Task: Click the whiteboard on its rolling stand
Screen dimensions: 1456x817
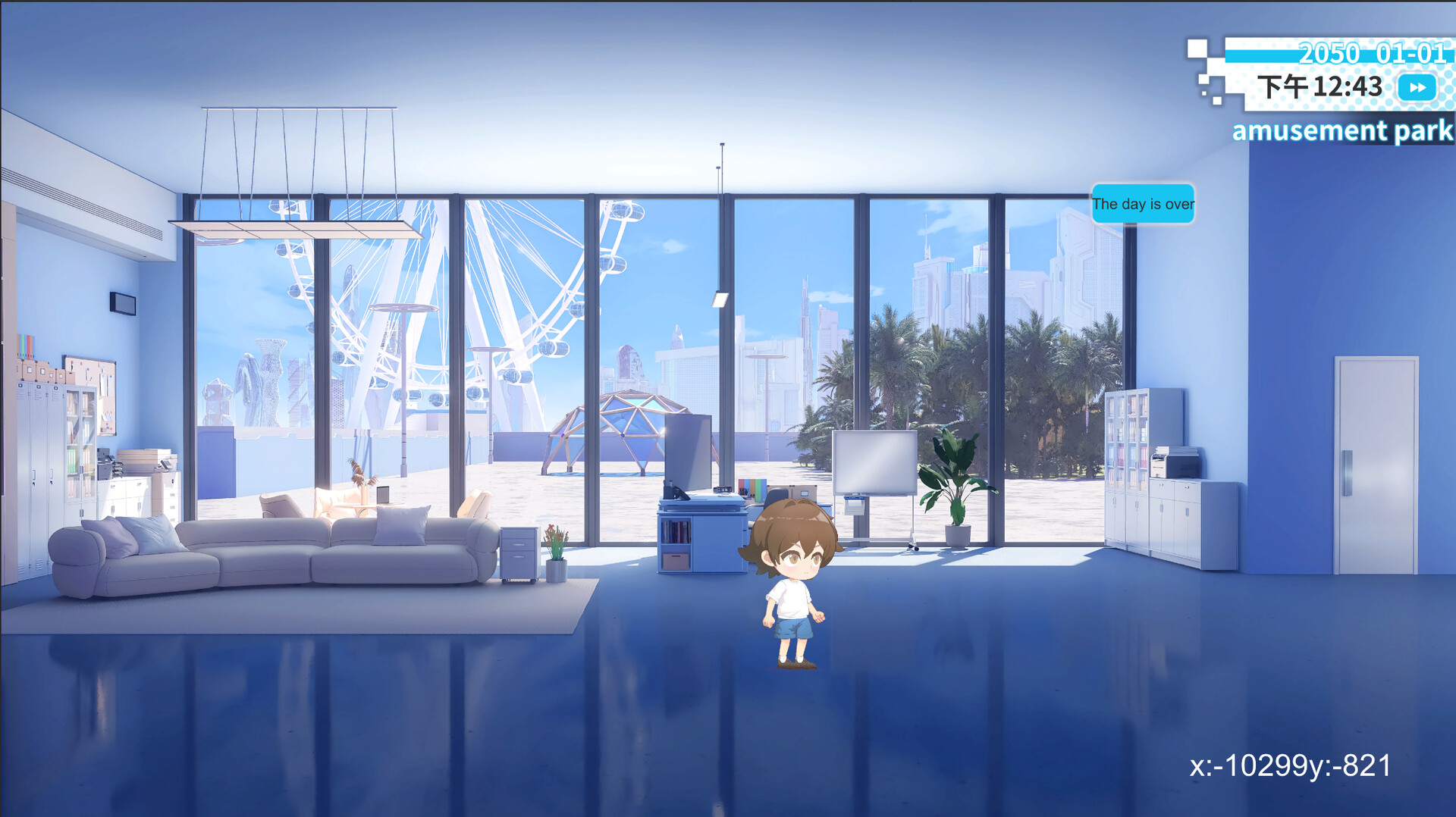Action: pyautogui.click(x=875, y=462)
